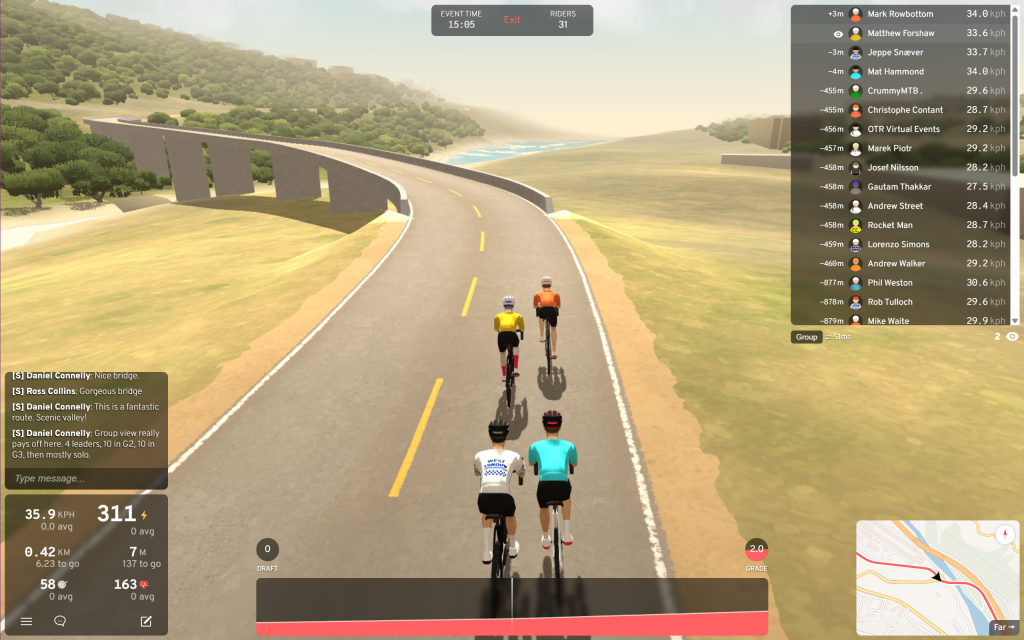1024x640 pixels.
Task: Click the edit pencil icon in stats panel
Action: pyautogui.click(x=146, y=621)
